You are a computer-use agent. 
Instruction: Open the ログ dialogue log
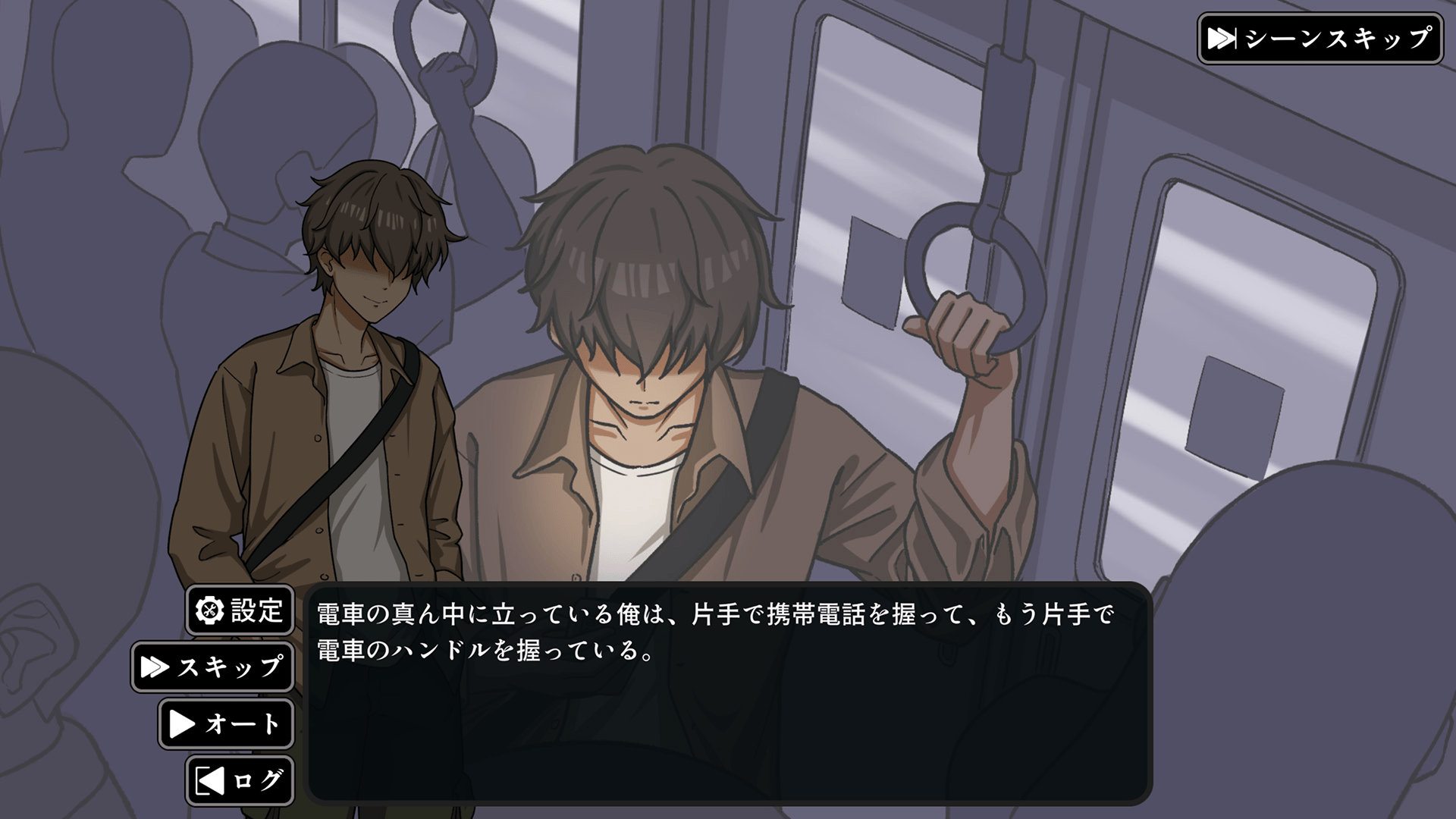coord(240,780)
